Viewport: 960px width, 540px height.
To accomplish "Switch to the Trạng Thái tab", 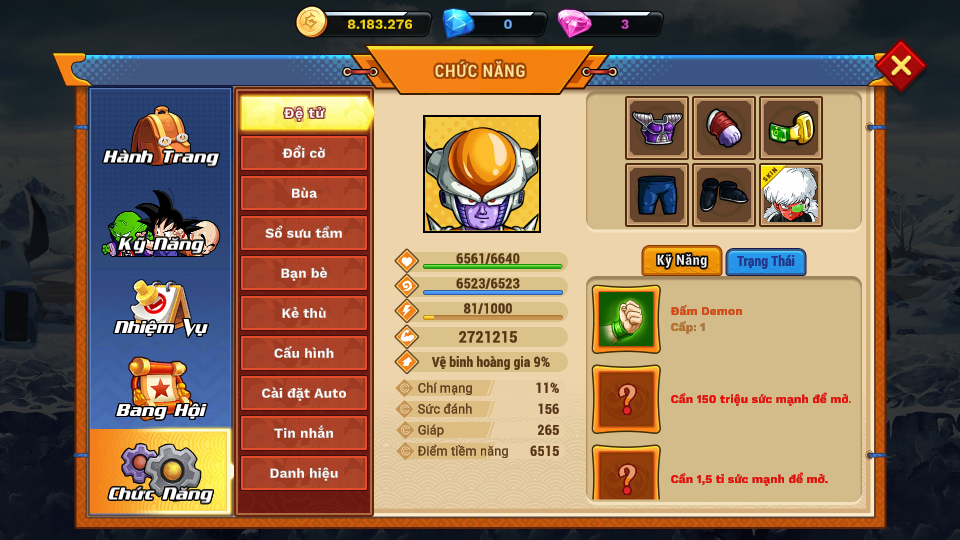I will click(766, 262).
